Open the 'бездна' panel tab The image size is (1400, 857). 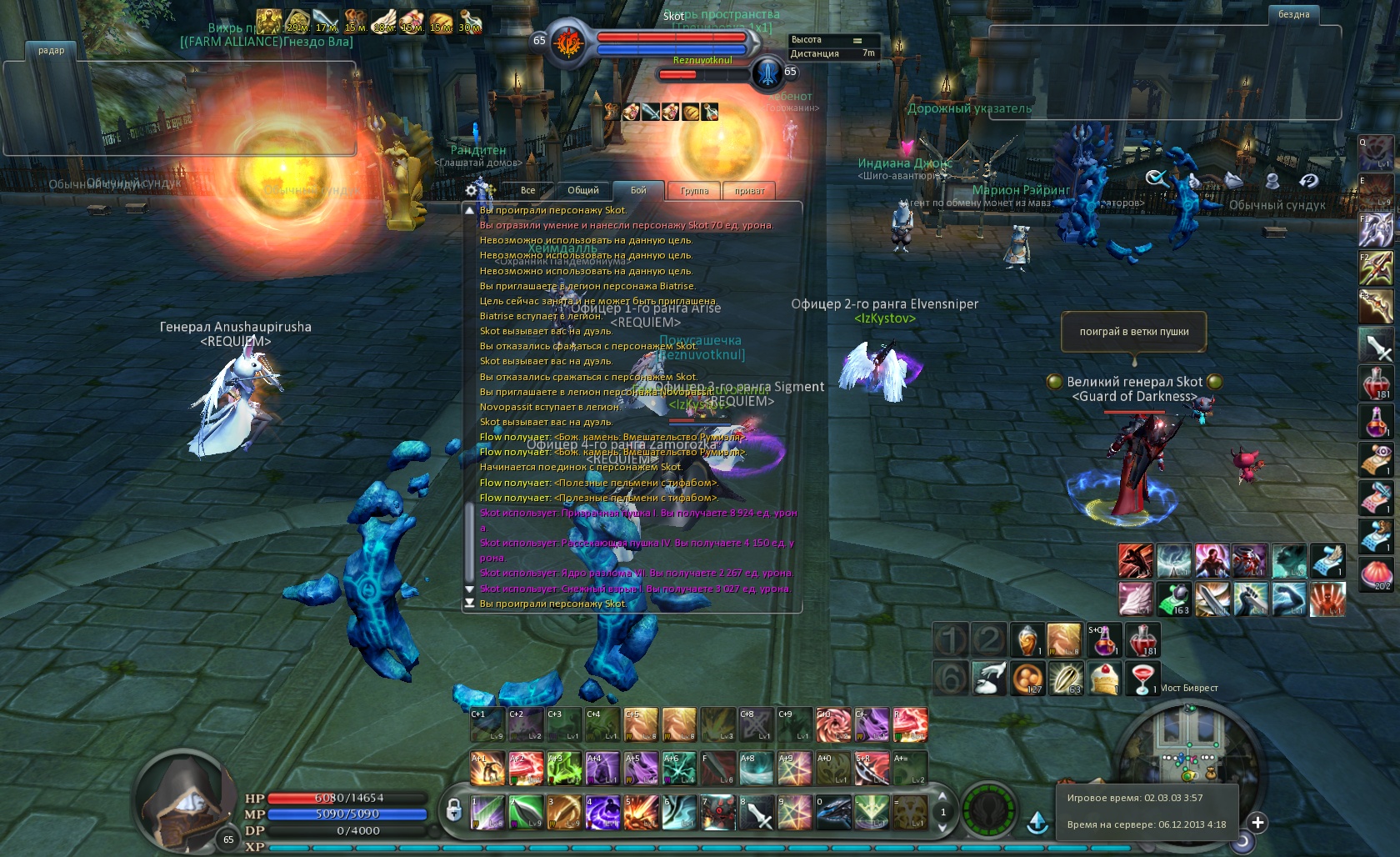(1293, 15)
